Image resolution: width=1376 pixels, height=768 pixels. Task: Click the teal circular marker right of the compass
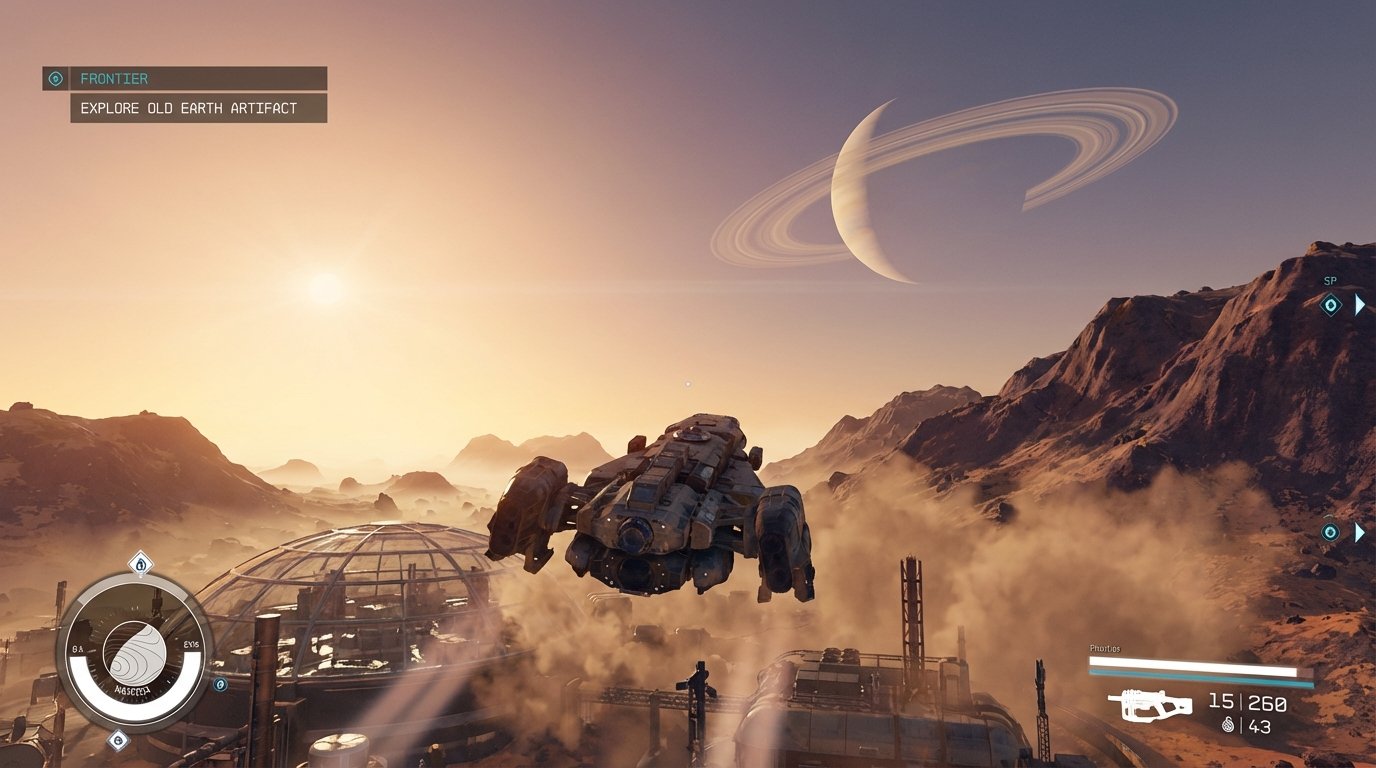[219, 685]
